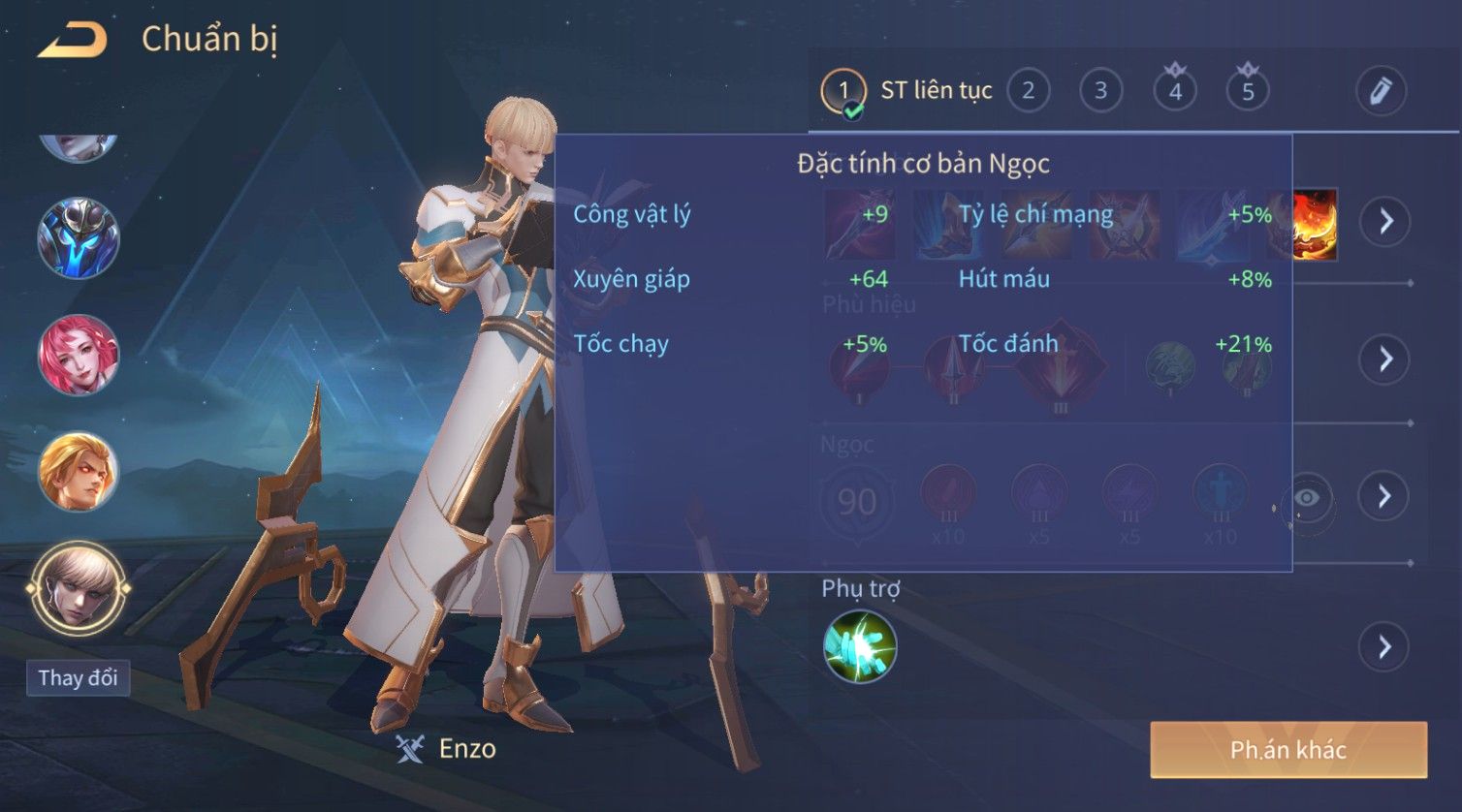The width and height of the screenshot is (1462, 812).
Task: Select the Enzo portrait with gold ring
Action: tap(79, 588)
